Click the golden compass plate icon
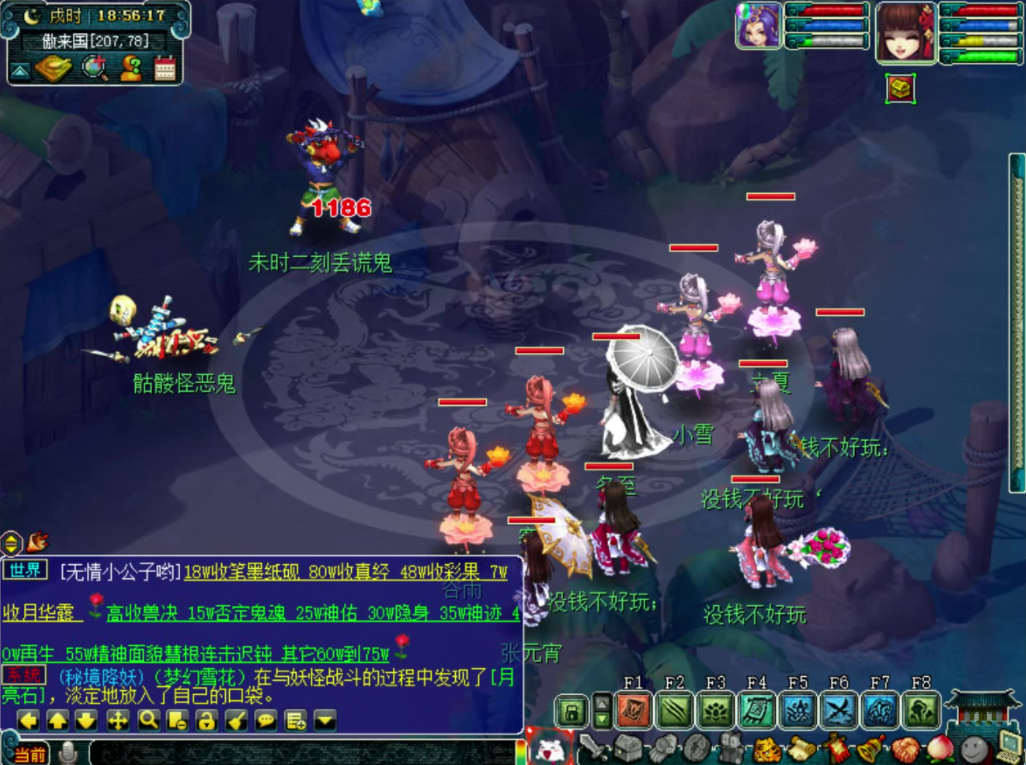Screen dimensions: 1026x765 [x=53, y=68]
